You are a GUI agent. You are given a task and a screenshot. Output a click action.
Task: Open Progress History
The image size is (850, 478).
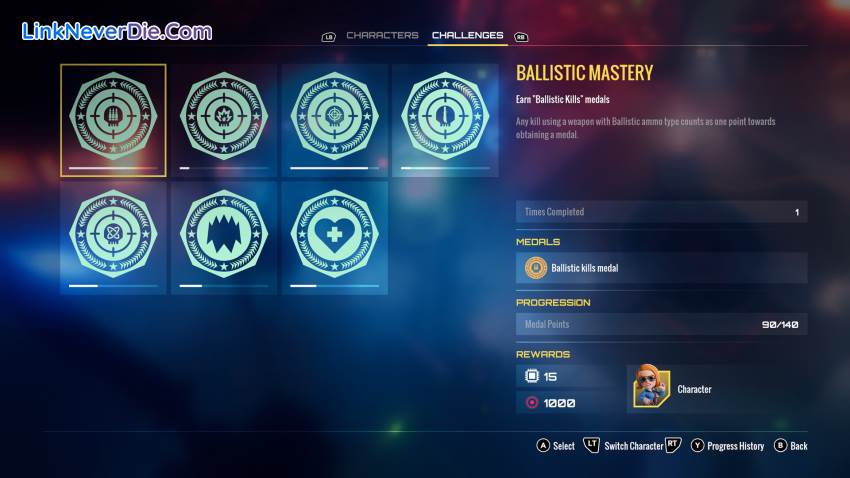pyautogui.click(x=727, y=446)
